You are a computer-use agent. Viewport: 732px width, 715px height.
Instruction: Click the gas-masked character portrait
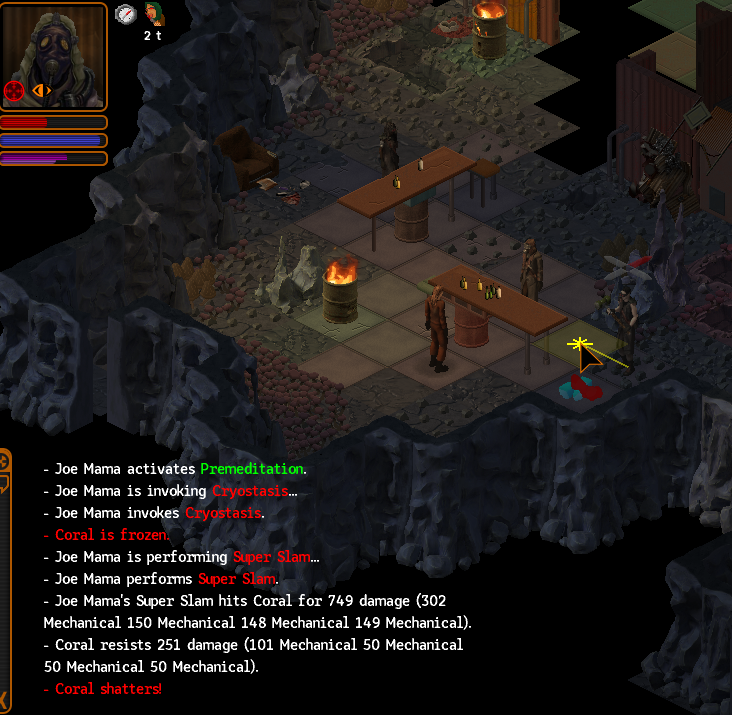[54, 56]
